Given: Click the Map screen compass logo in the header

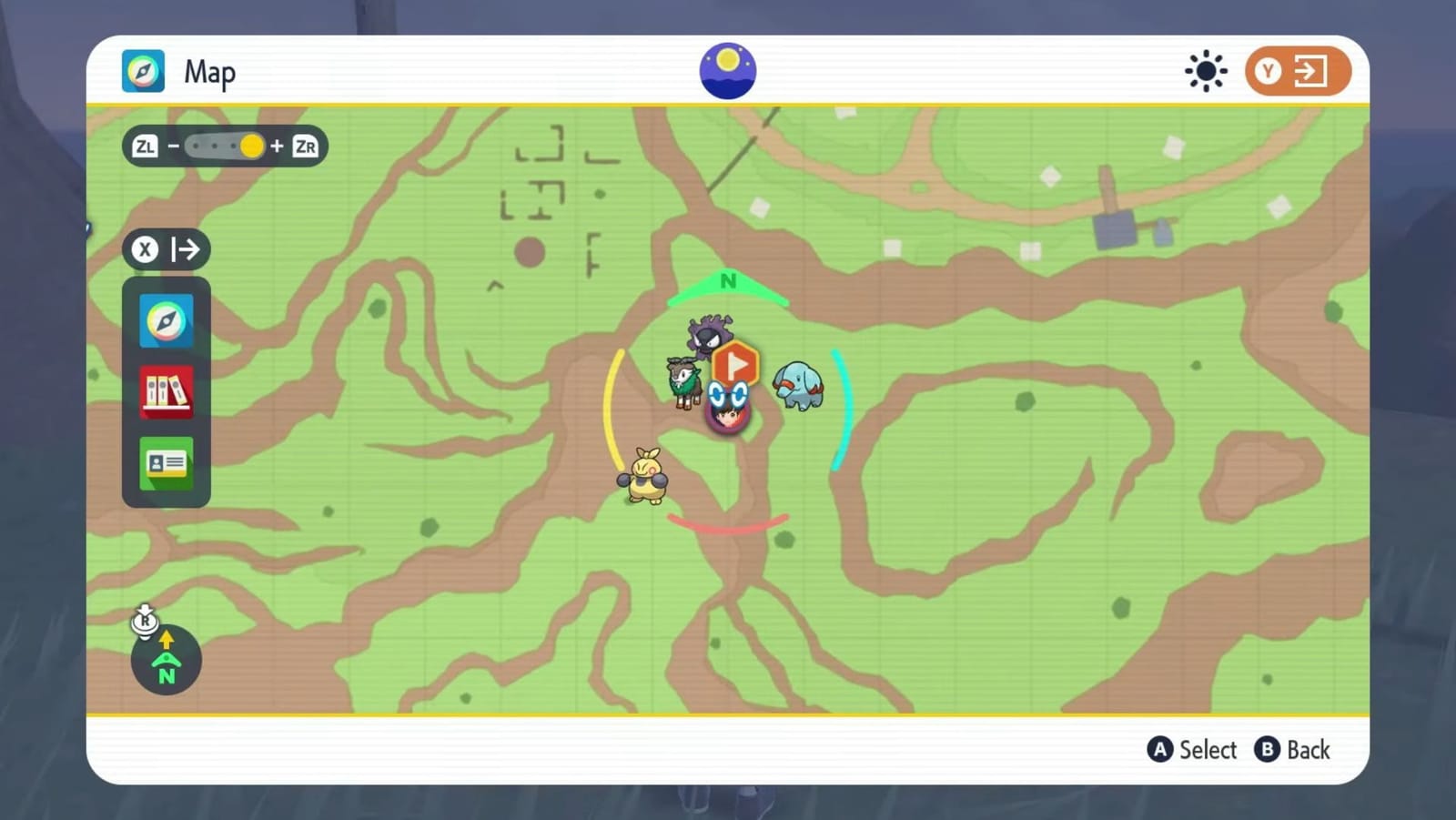Looking at the screenshot, I should pyautogui.click(x=143, y=70).
